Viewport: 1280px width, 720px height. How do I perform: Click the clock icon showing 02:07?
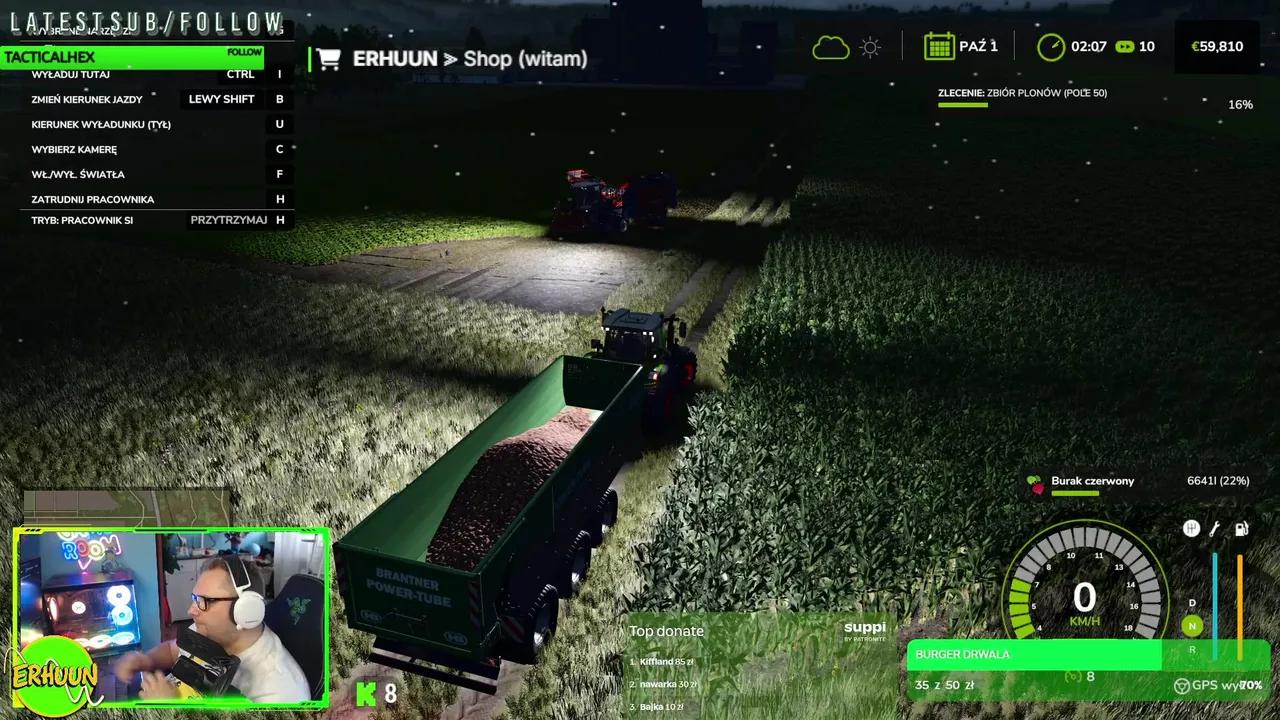tap(1050, 46)
